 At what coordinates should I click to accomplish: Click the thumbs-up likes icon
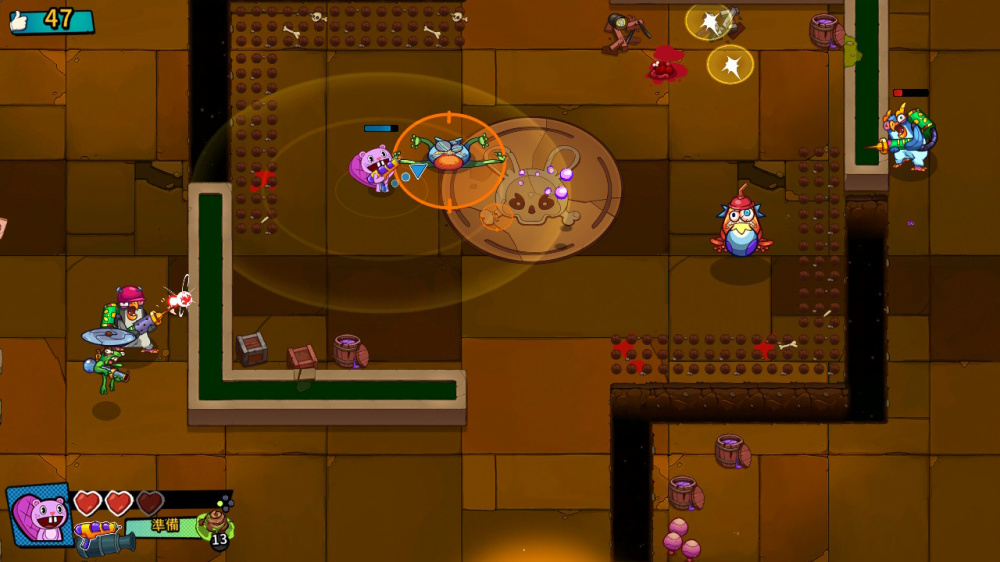point(21,20)
